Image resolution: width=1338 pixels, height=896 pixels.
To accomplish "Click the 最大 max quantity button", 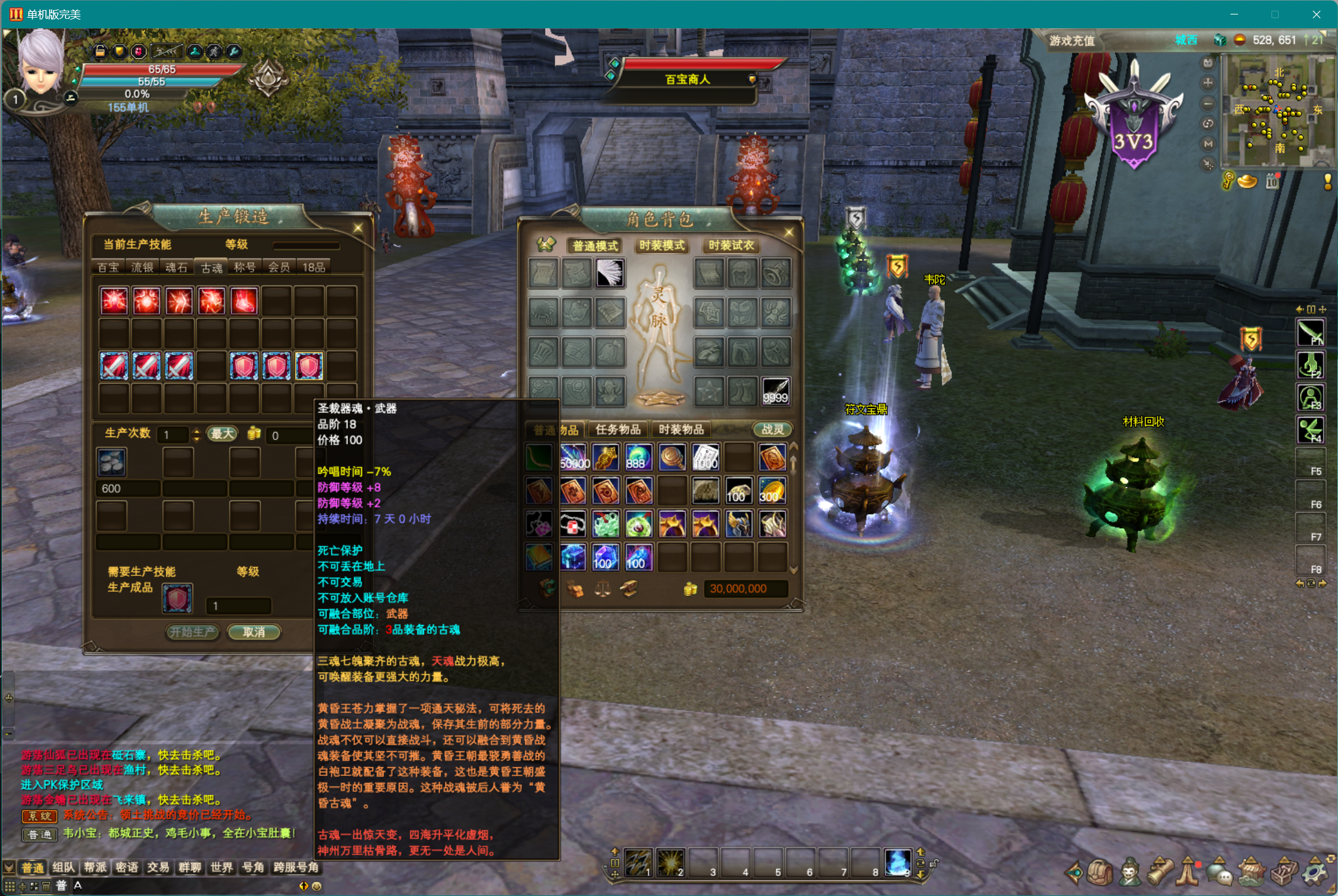I will pyautogui.click(x=222, y=434).
